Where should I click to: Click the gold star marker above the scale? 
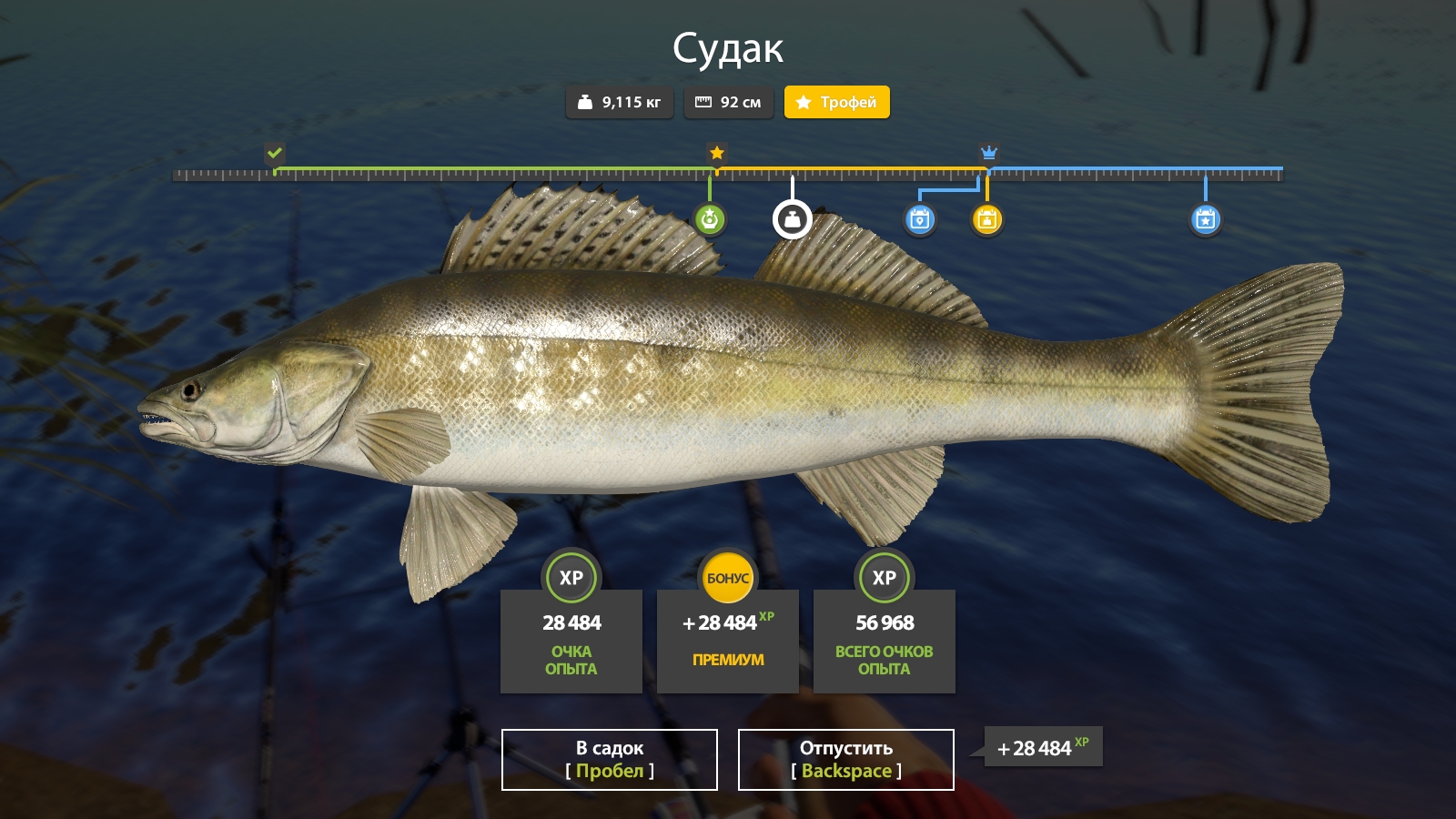tap(717, 153)
